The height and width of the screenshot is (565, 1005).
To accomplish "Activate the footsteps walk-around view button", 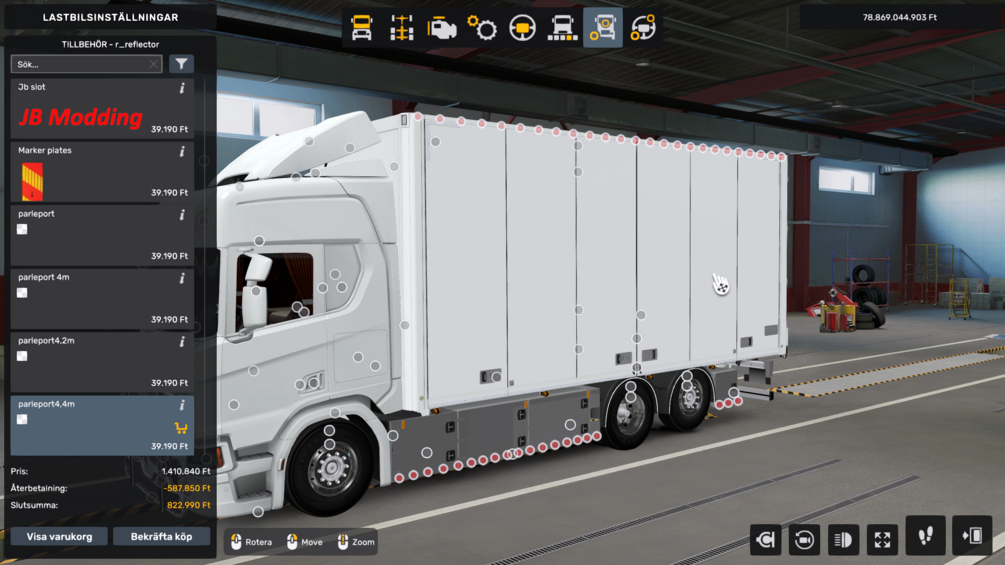I will click(925, 537).
